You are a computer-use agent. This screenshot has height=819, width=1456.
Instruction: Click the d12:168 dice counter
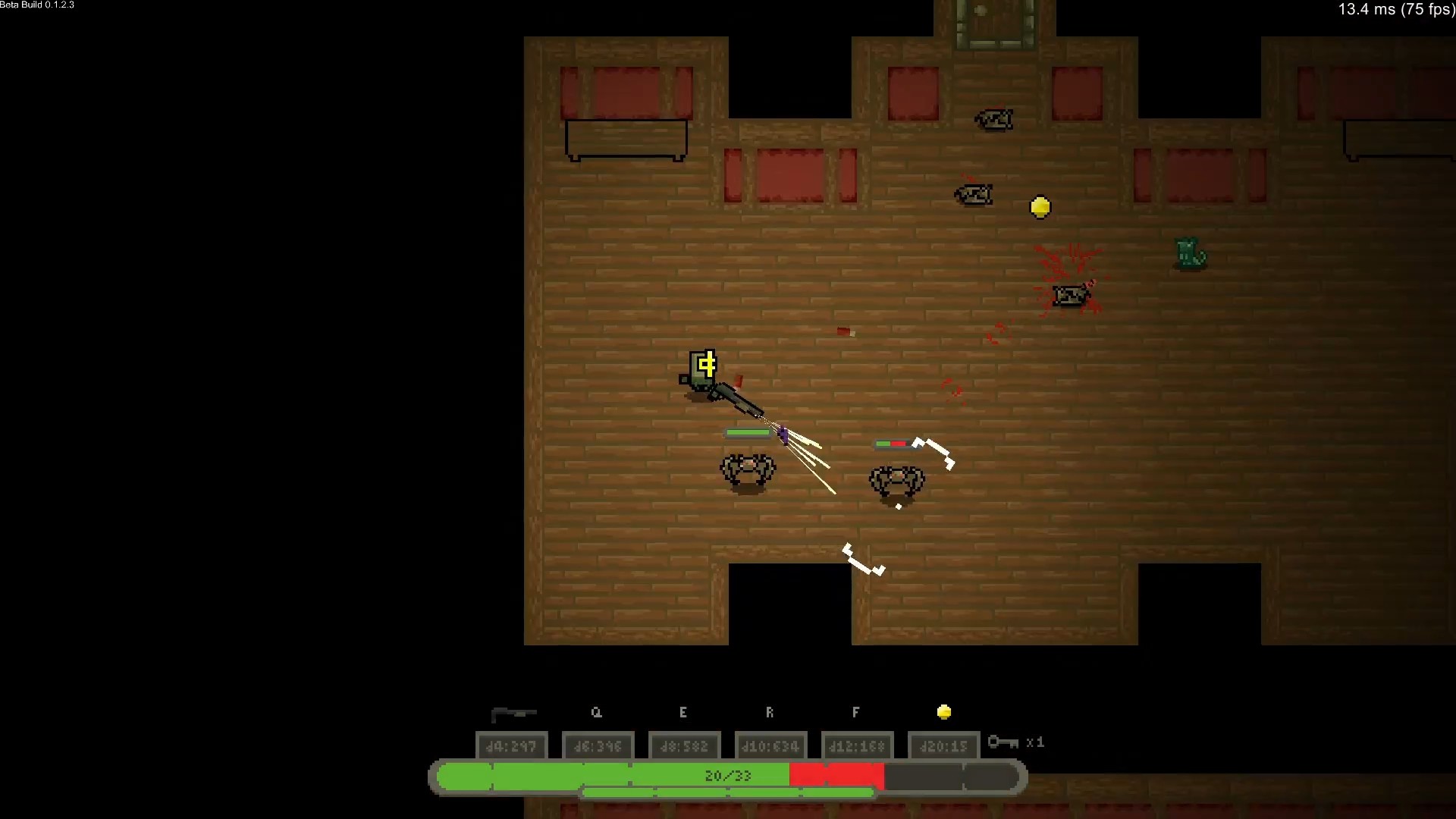857,746
